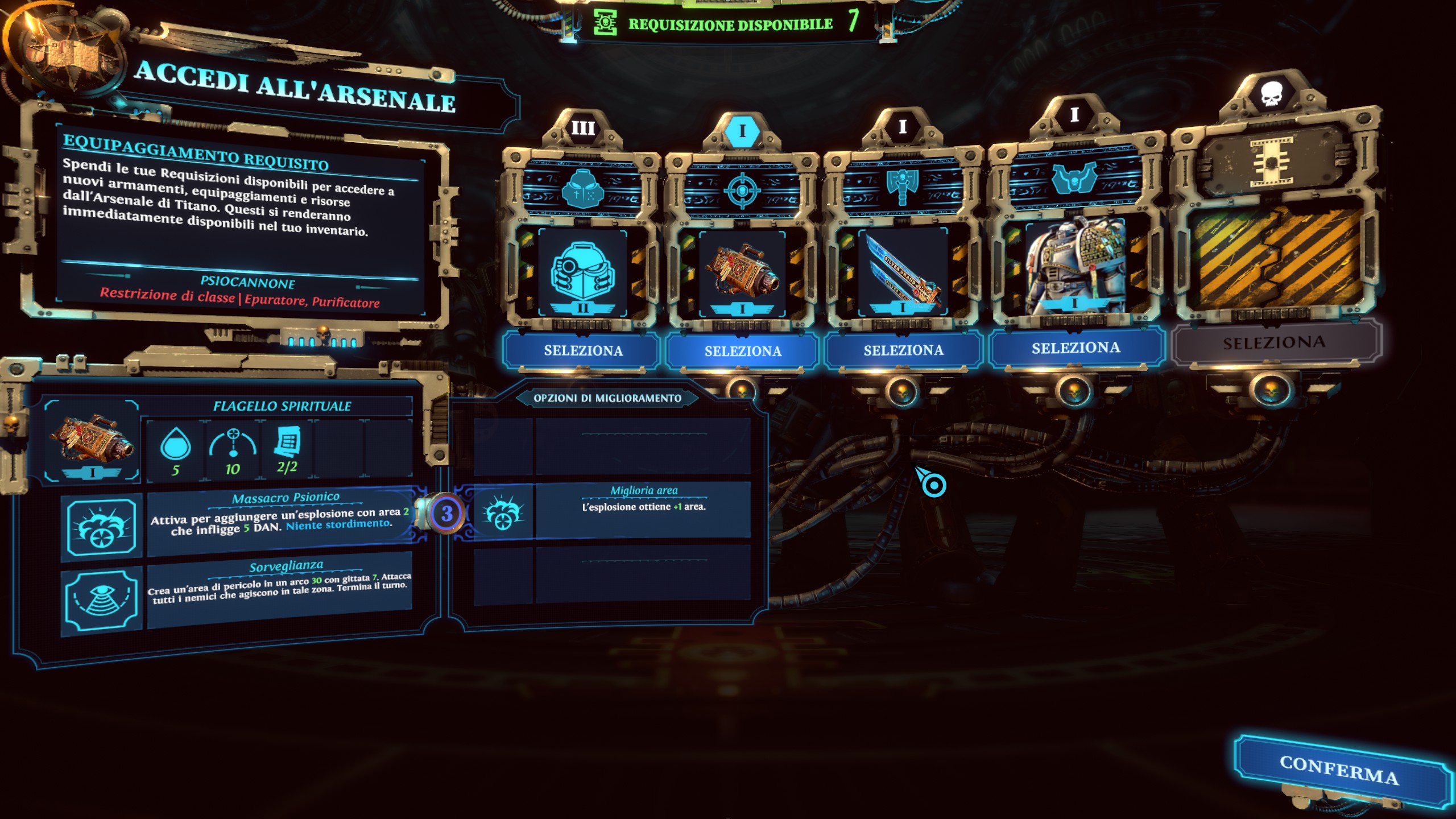Select the force sword card

click(903, 350)
